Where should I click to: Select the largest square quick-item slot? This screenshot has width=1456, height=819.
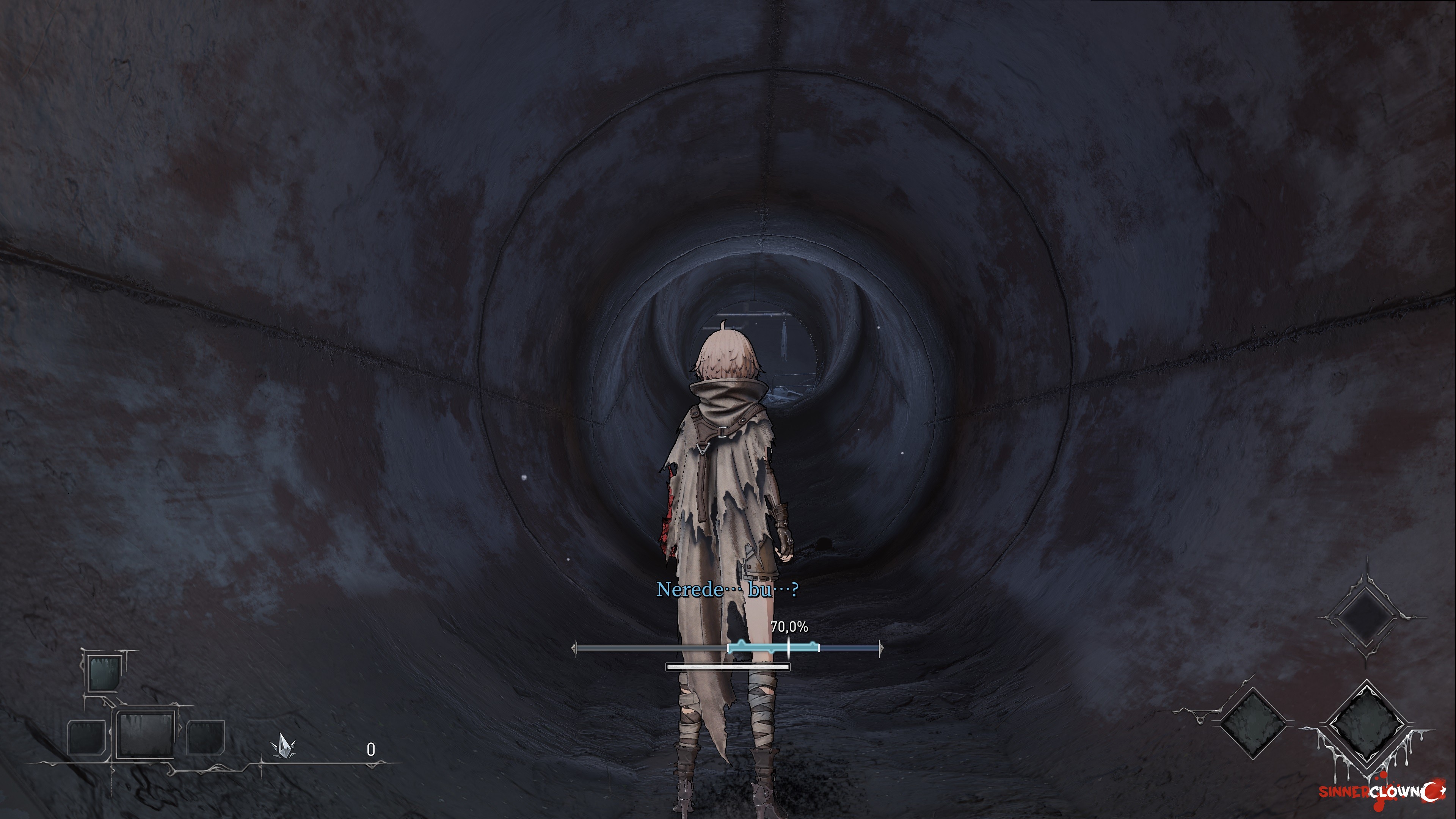(x=145, y=734)
